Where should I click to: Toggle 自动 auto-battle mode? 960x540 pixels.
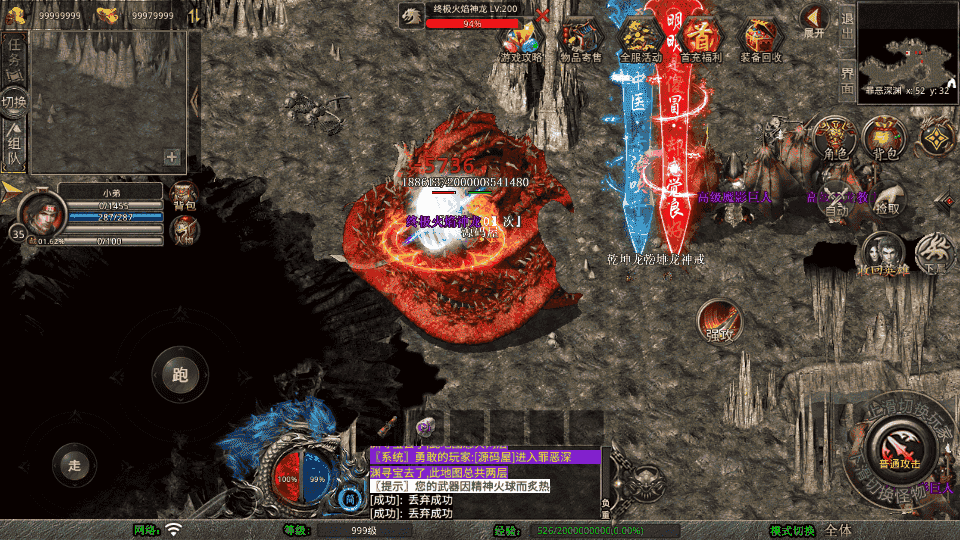(836, 199)
